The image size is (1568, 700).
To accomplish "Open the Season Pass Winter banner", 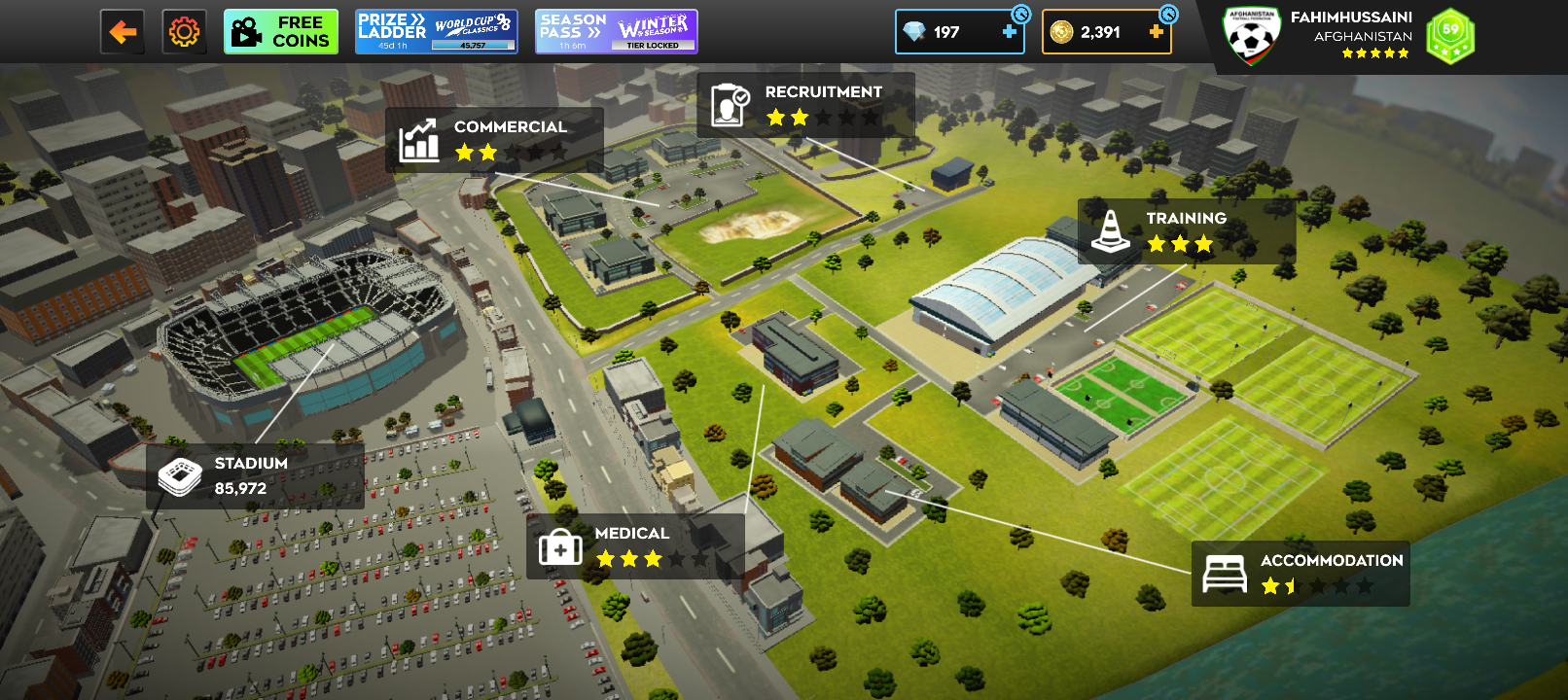I will point(616,32).
